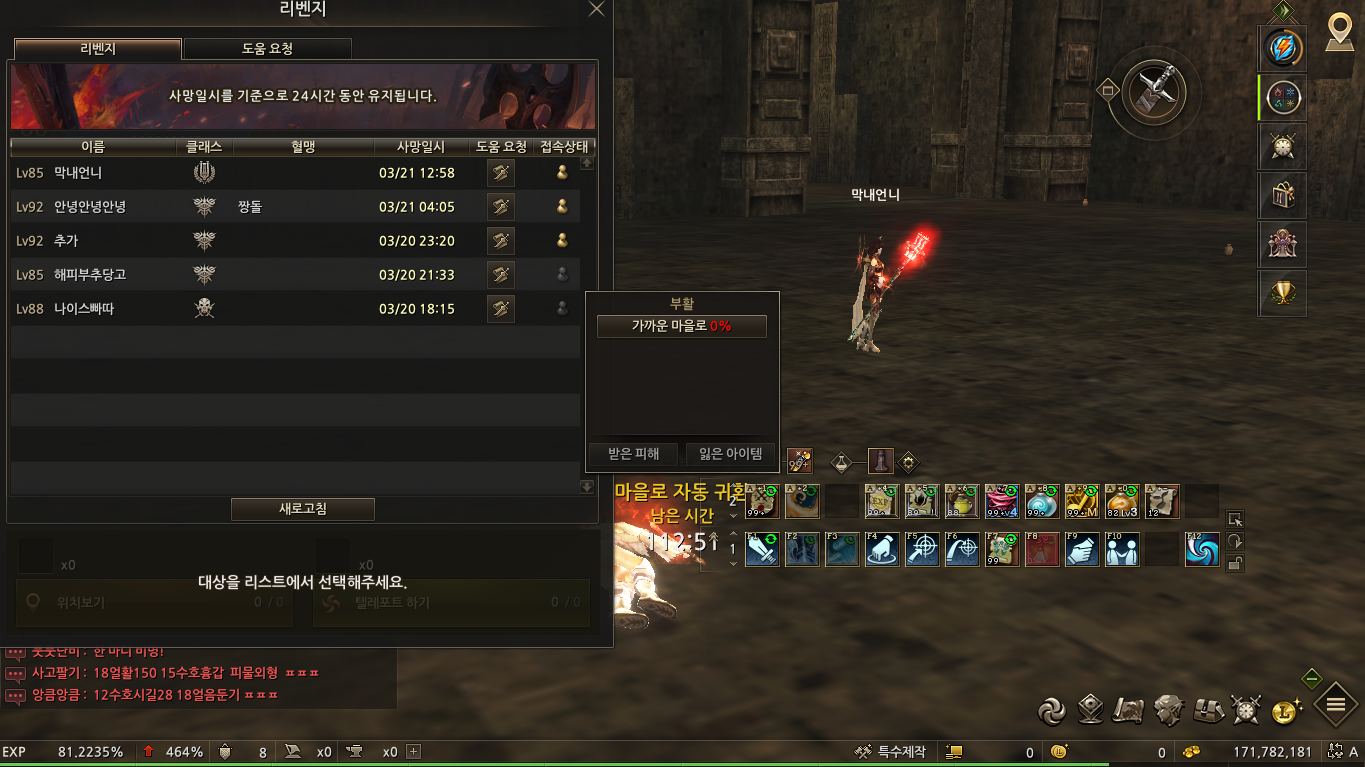Switch to the 도움 요청 tab
The image size is (1365, 767).
[x=267, y=49]
